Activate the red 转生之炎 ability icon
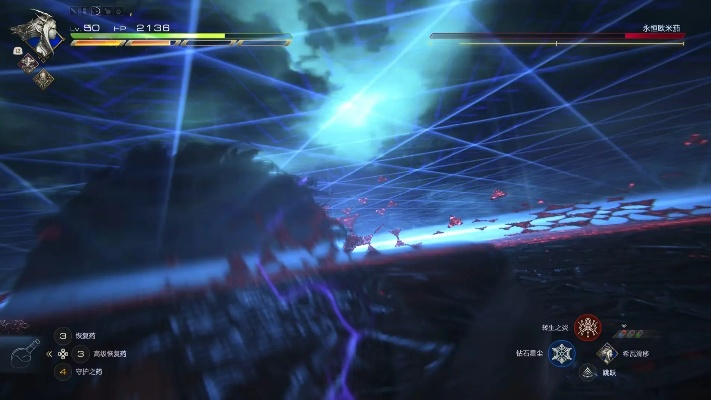The height and width of the screenshot is (400, 711). tap(587, 327)
